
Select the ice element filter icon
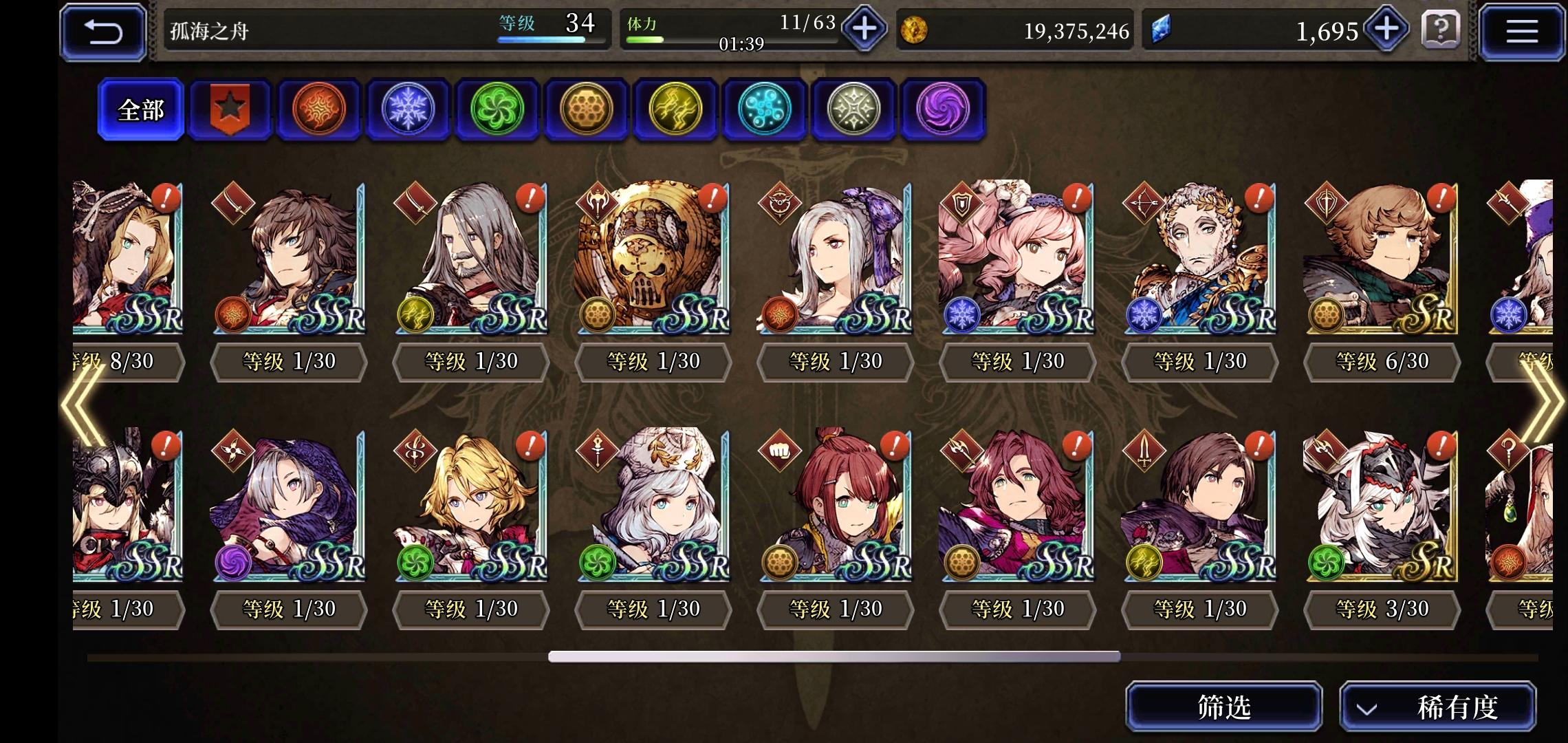pyautogui.click(x=408, y=110)
